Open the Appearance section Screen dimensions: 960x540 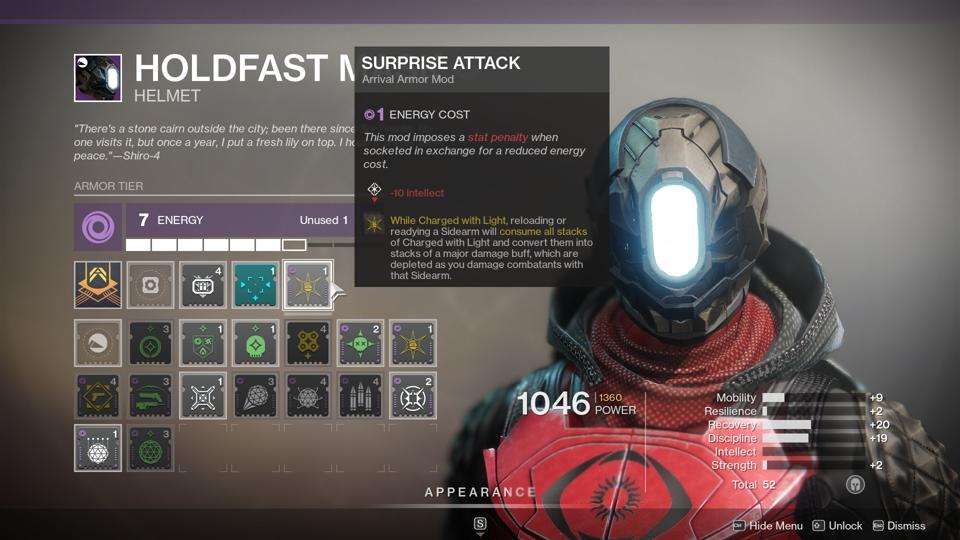tap(480, 492)
